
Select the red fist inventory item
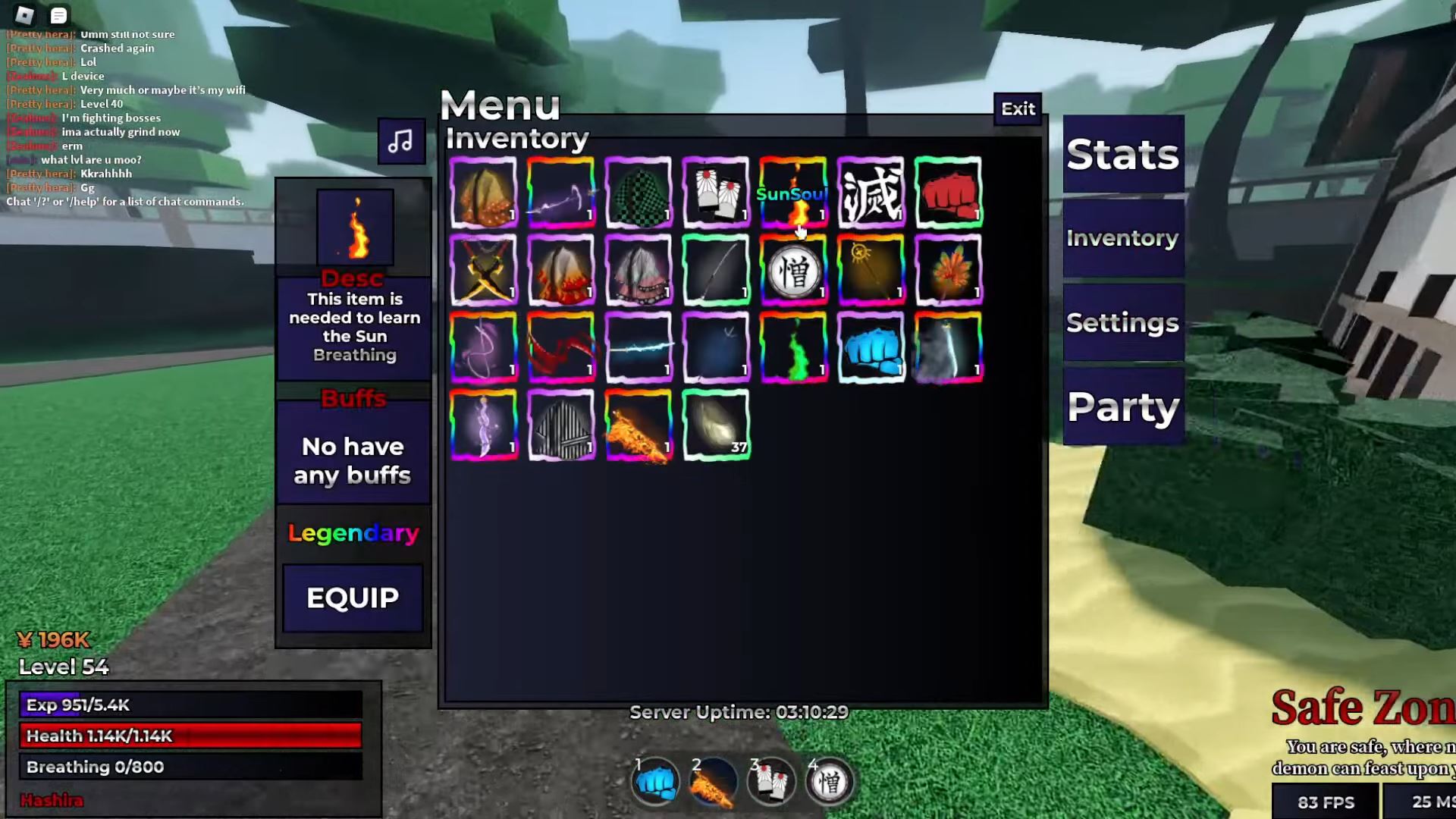coord(948,193)
